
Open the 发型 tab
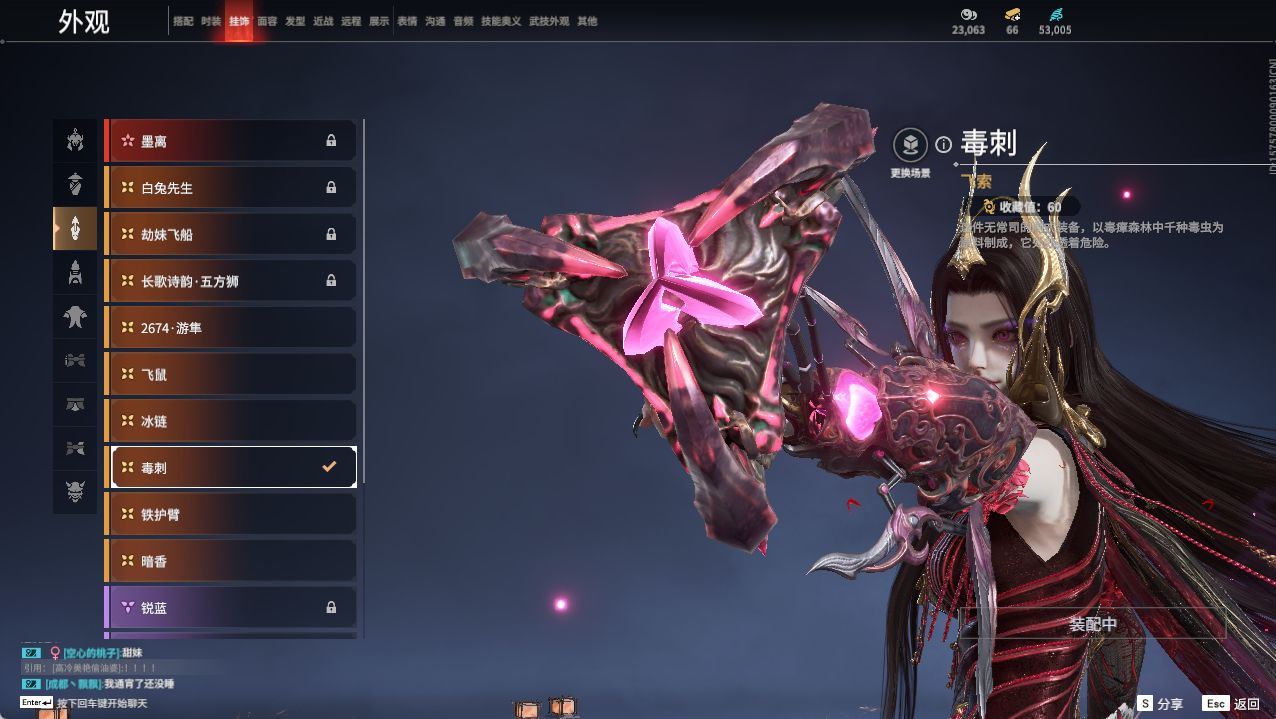click(x=295, y=21)
